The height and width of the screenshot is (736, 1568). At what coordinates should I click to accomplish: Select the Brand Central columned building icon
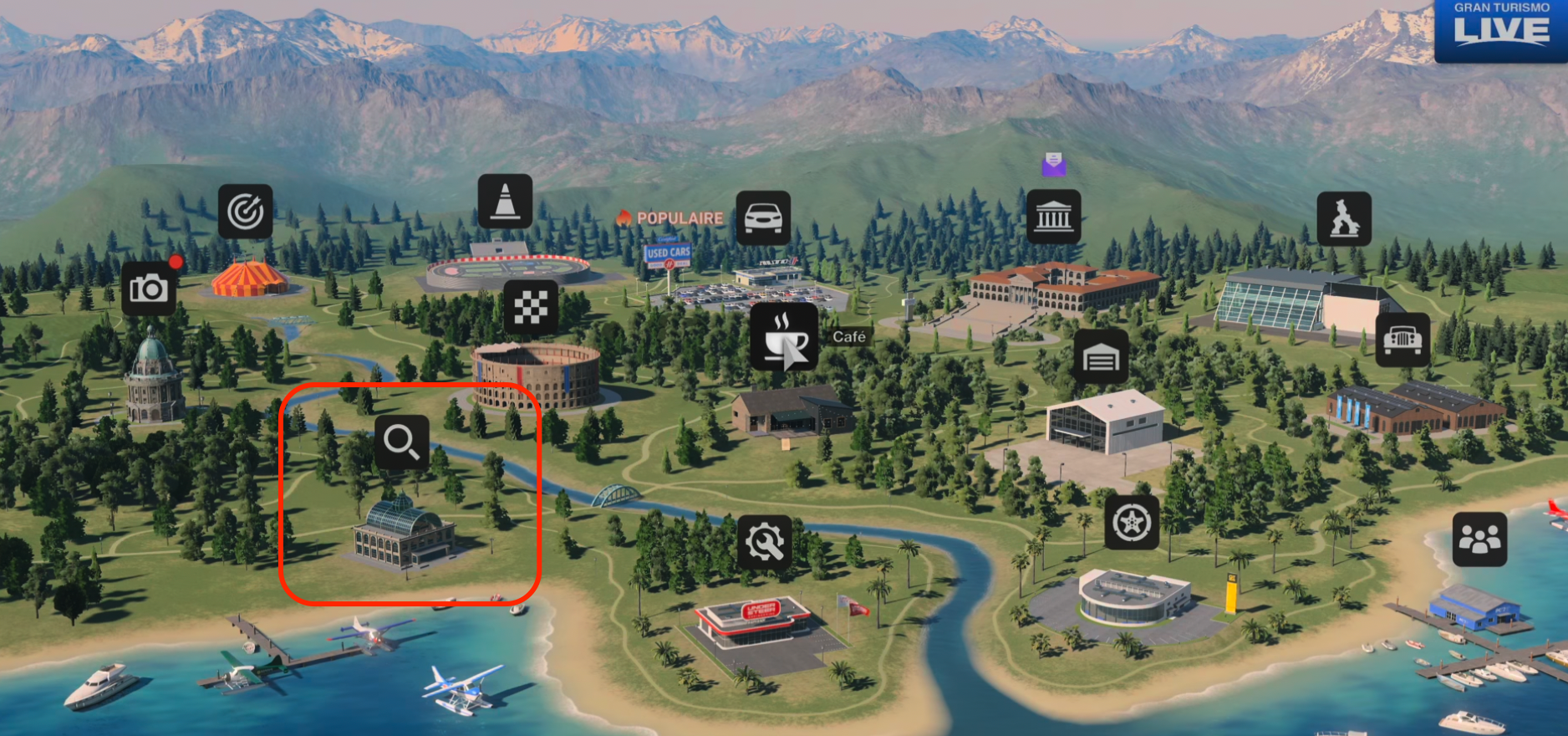tap(1053, 217)
